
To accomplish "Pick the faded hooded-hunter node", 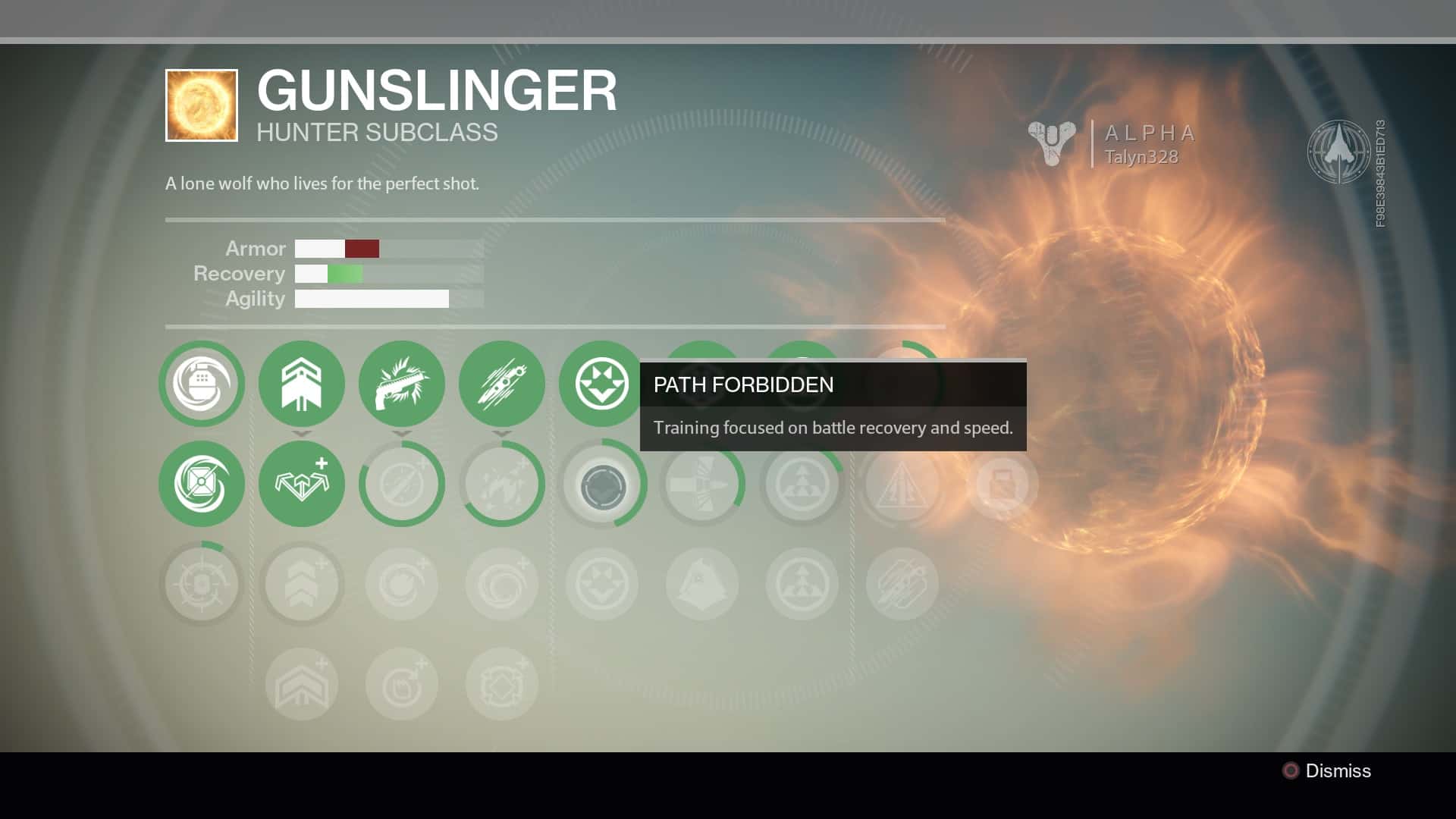I will (x=701, y=584).
